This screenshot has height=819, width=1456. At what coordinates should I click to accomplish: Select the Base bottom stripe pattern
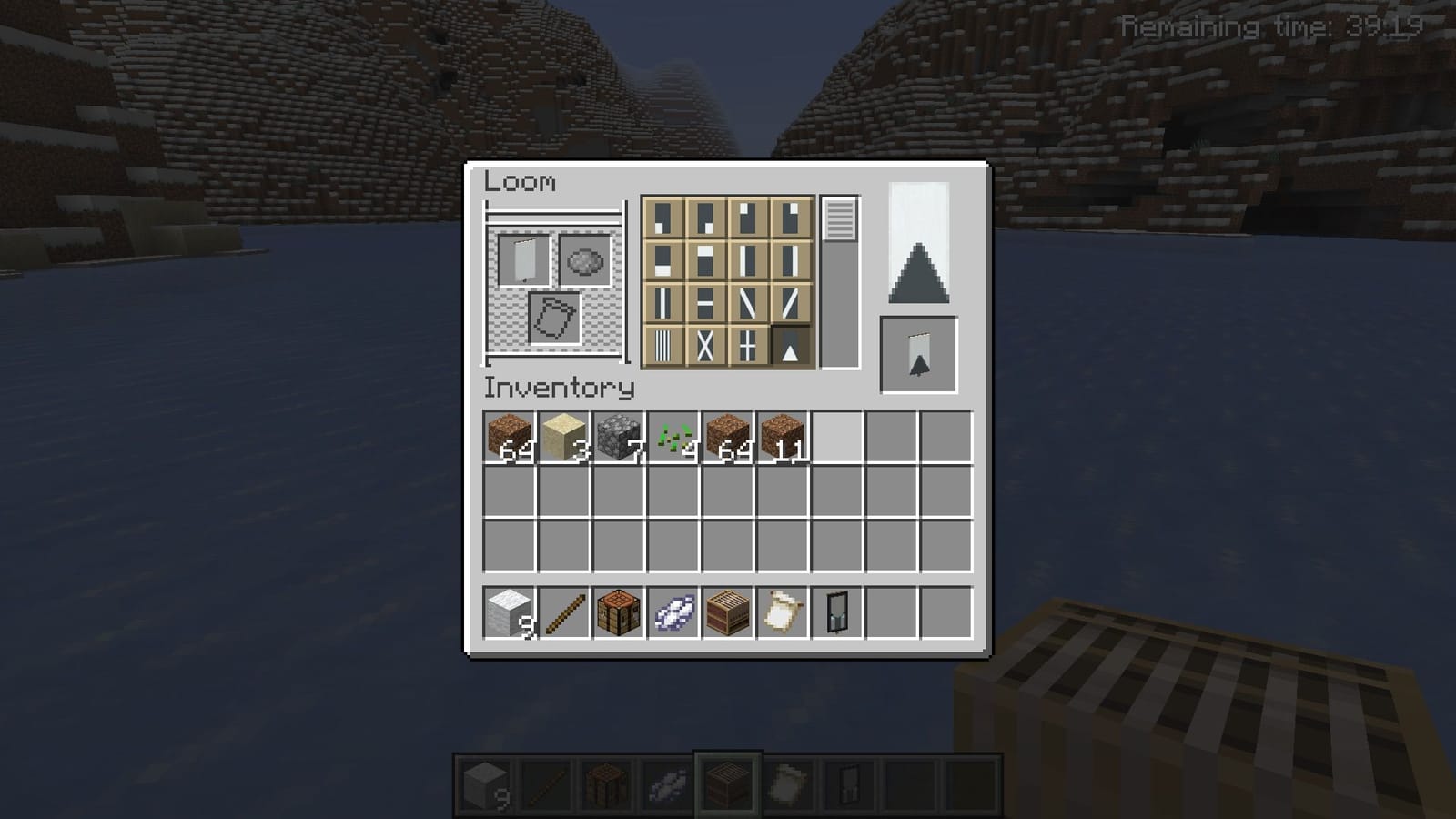(664, 261)
